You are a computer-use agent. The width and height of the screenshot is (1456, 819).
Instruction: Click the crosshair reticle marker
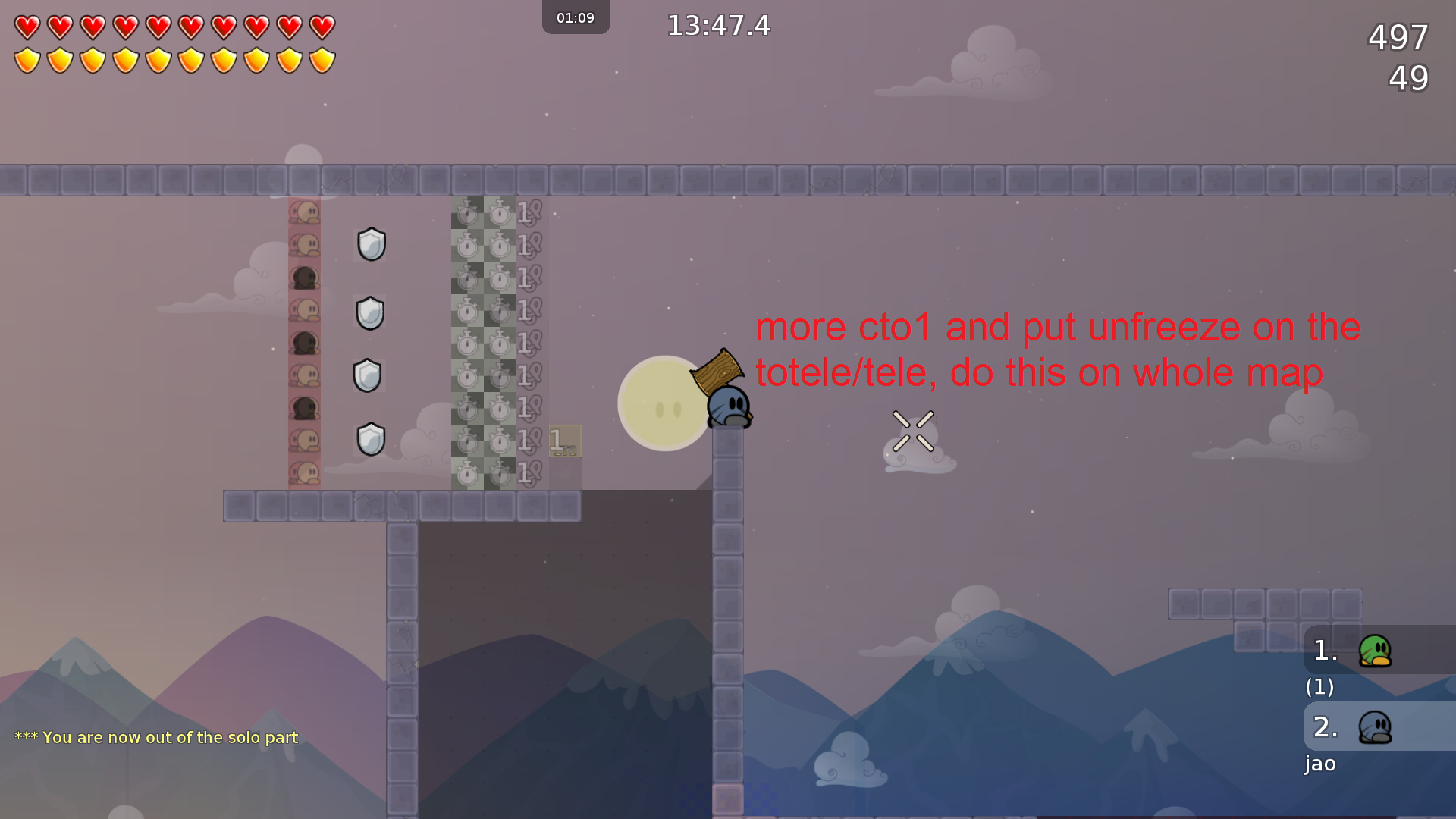[x=913, y=432]
